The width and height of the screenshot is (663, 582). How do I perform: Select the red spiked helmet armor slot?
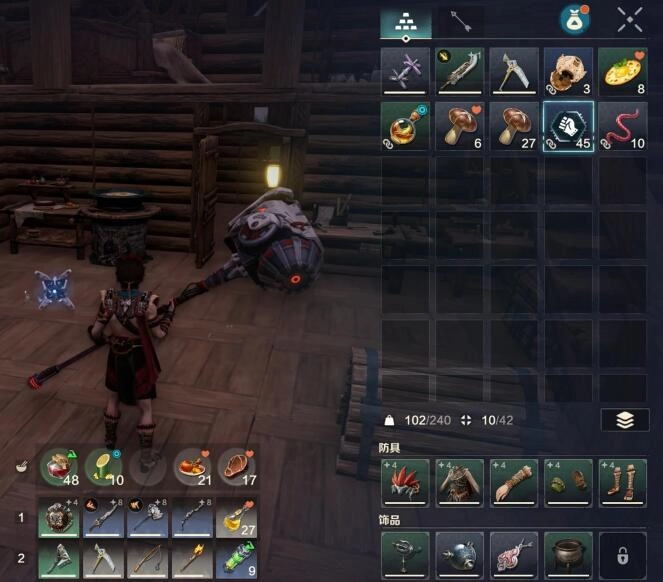pyautogui.click(x=406, y=481)
